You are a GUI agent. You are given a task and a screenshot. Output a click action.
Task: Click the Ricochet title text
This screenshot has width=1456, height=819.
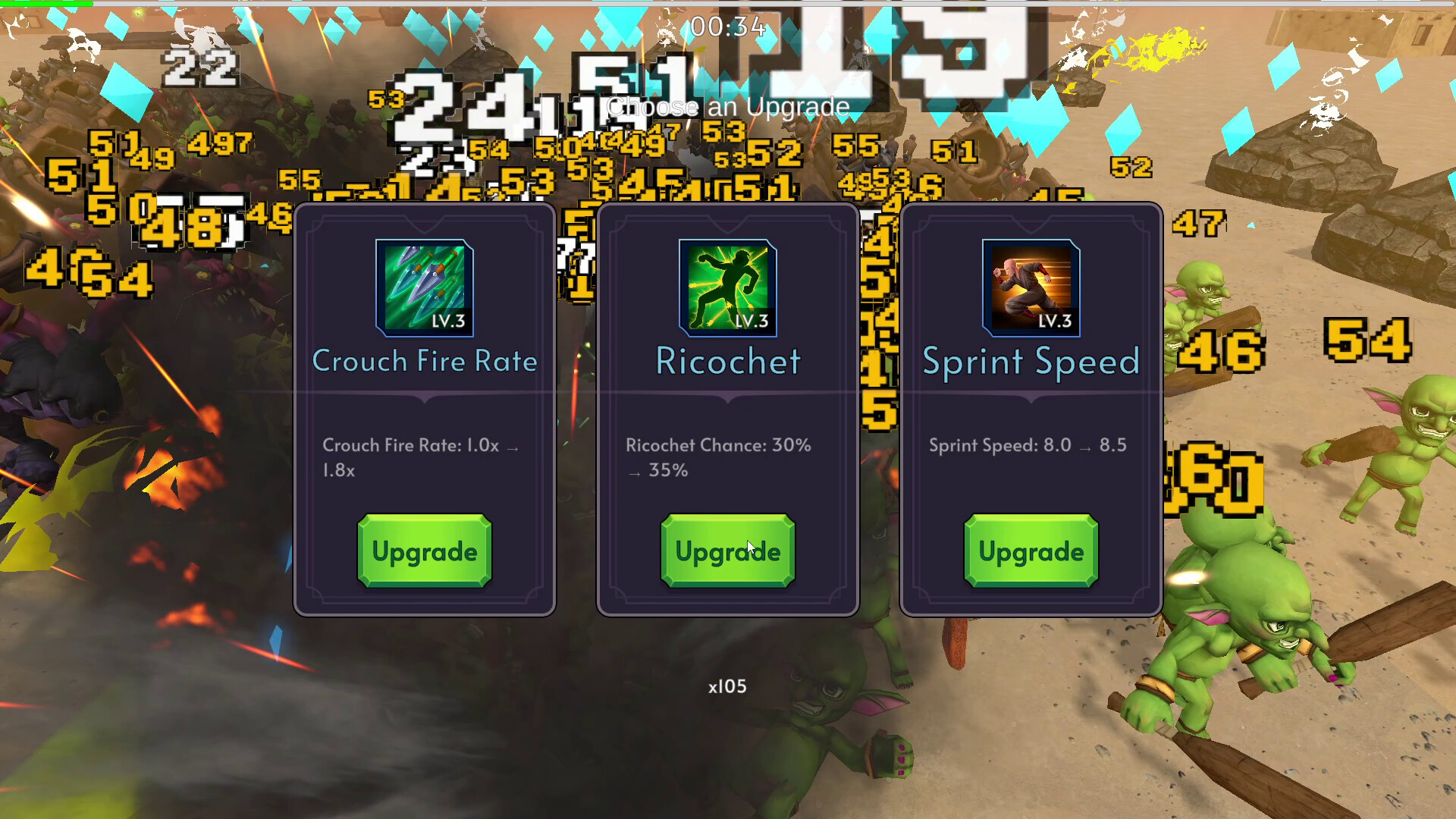[726, 362]
